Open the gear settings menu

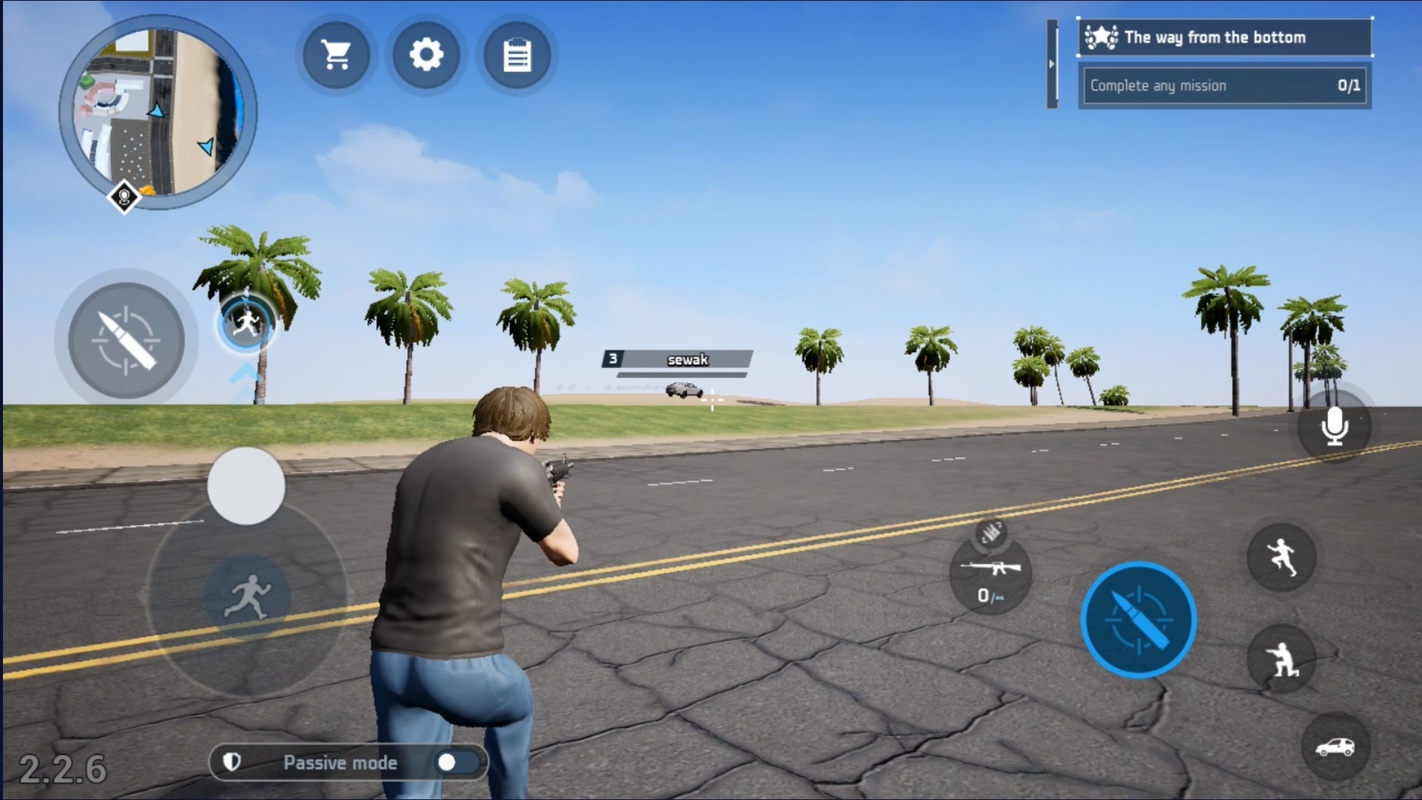426,55
